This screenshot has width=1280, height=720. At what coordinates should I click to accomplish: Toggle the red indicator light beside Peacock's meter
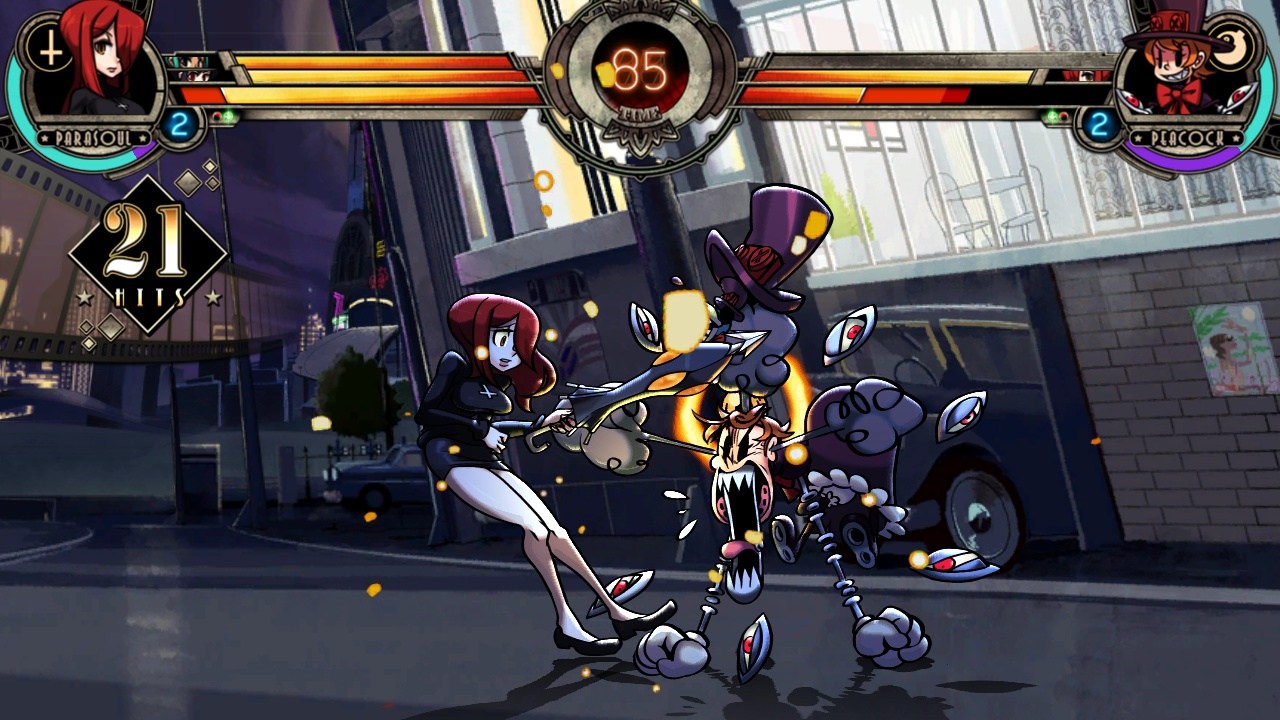[1064, 116]
